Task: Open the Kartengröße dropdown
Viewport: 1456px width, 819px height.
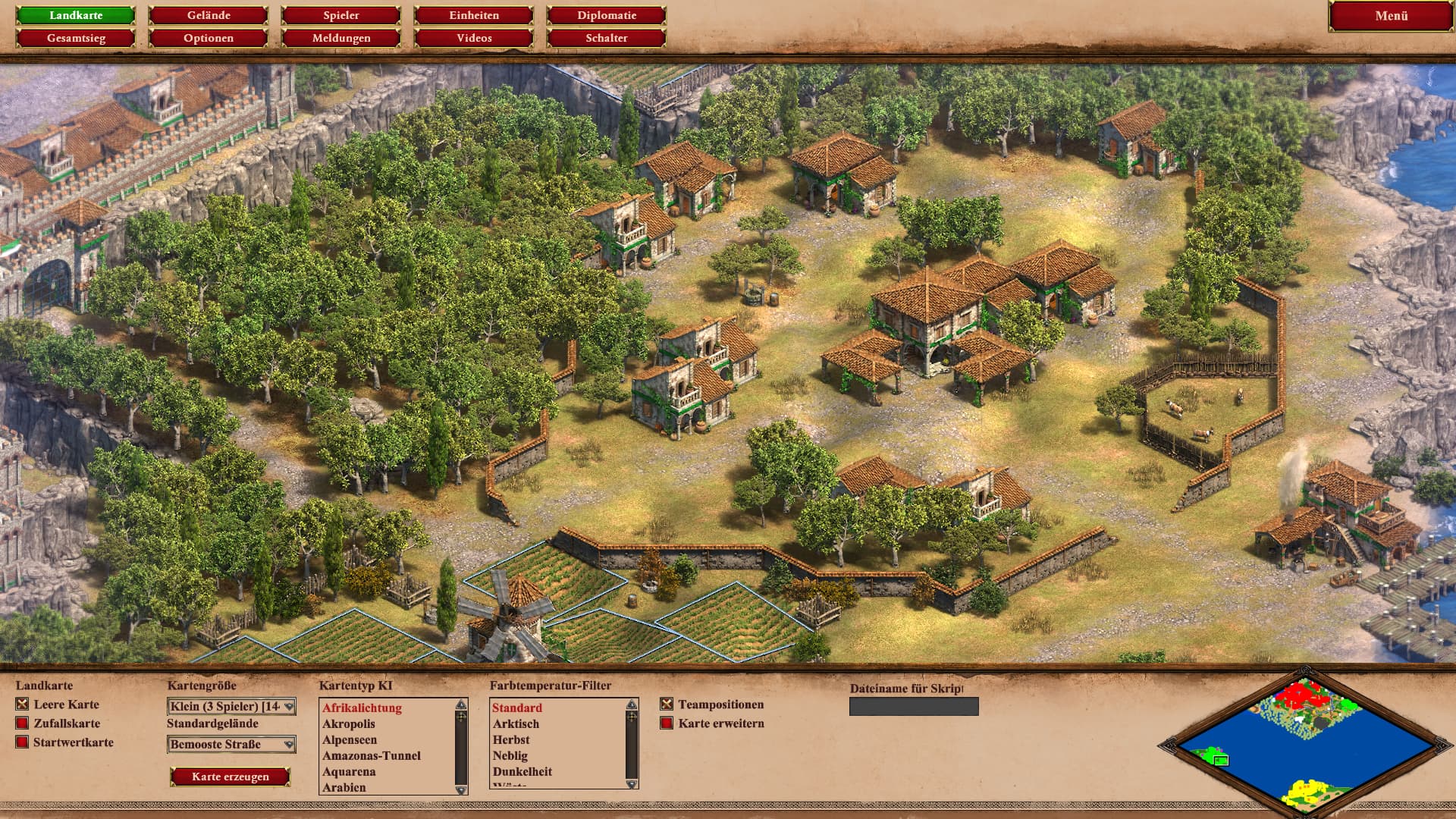Action: tap(231, 707)
